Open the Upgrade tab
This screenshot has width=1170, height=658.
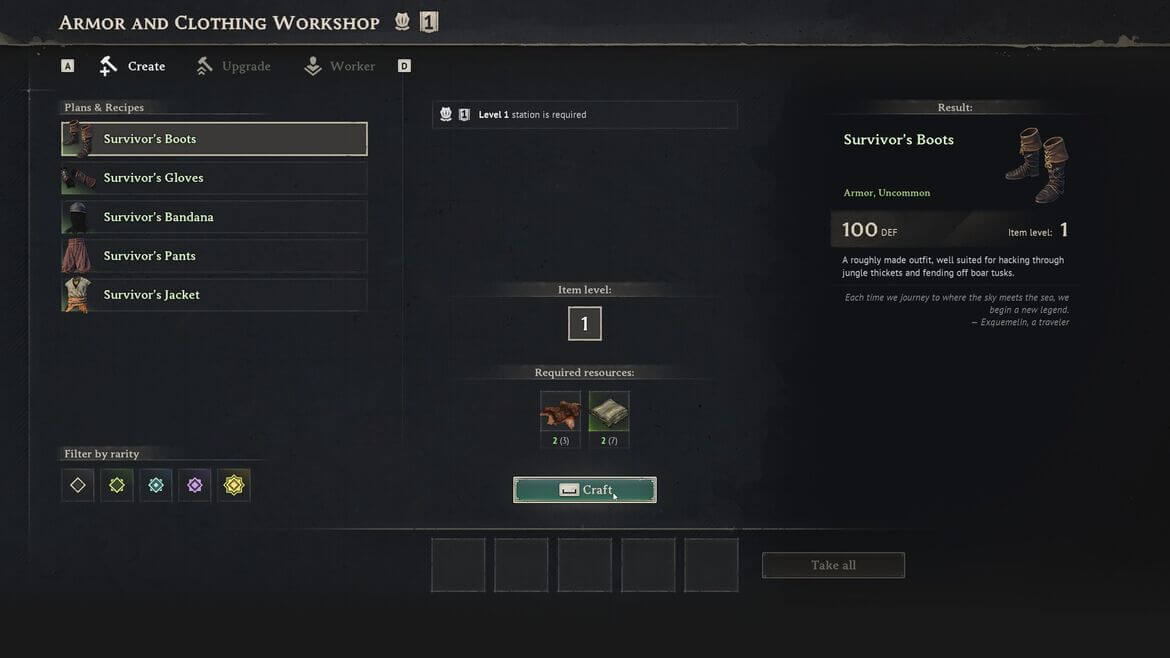click(x=234, y=67)
